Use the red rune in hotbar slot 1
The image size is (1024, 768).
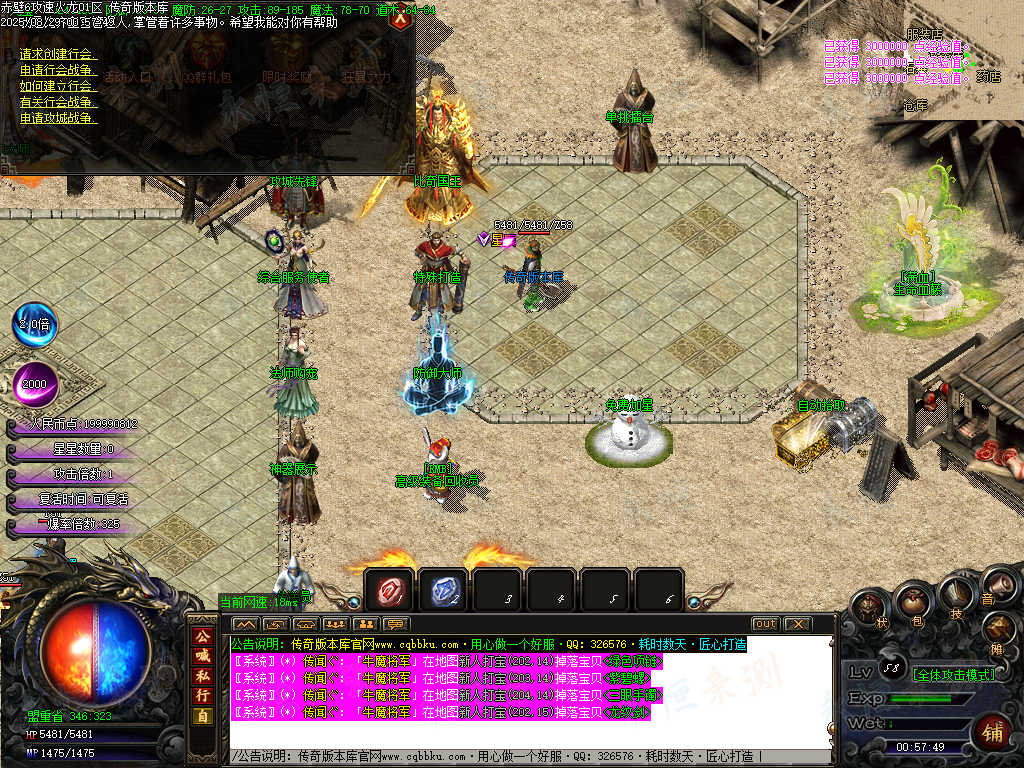point(388,592)
